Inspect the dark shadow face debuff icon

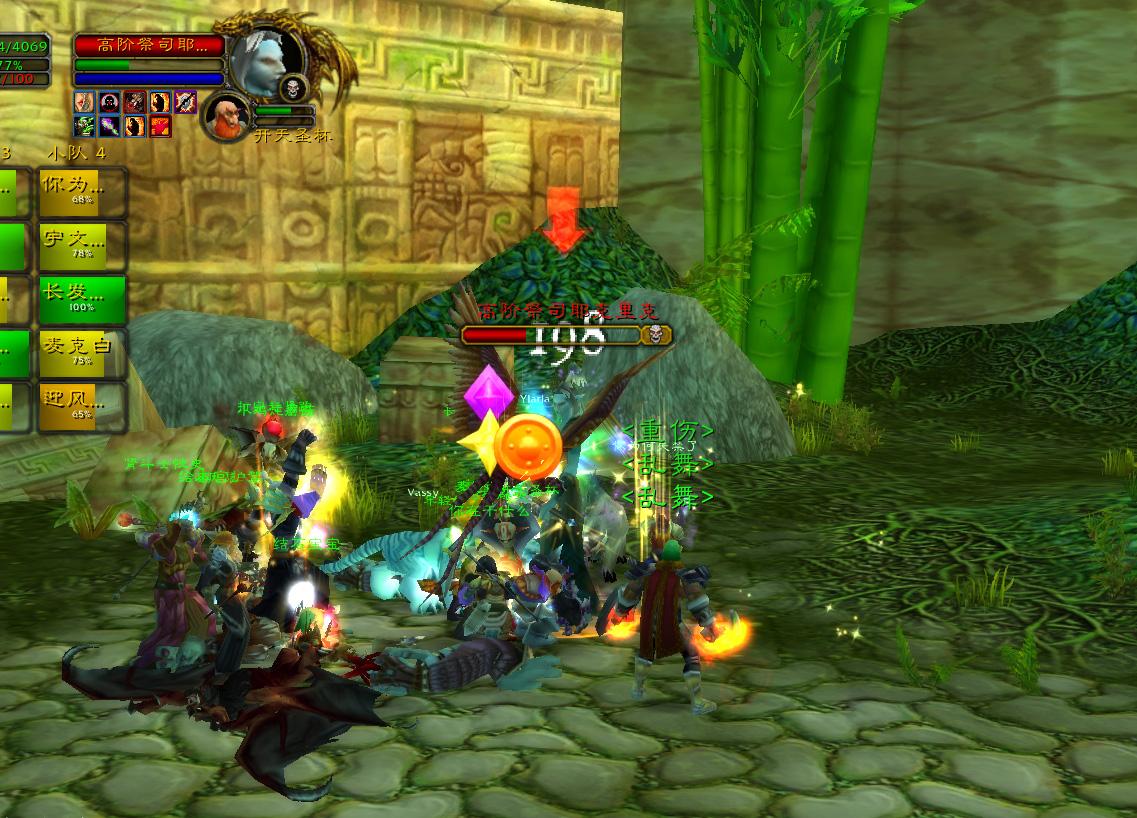pos(110,101)
